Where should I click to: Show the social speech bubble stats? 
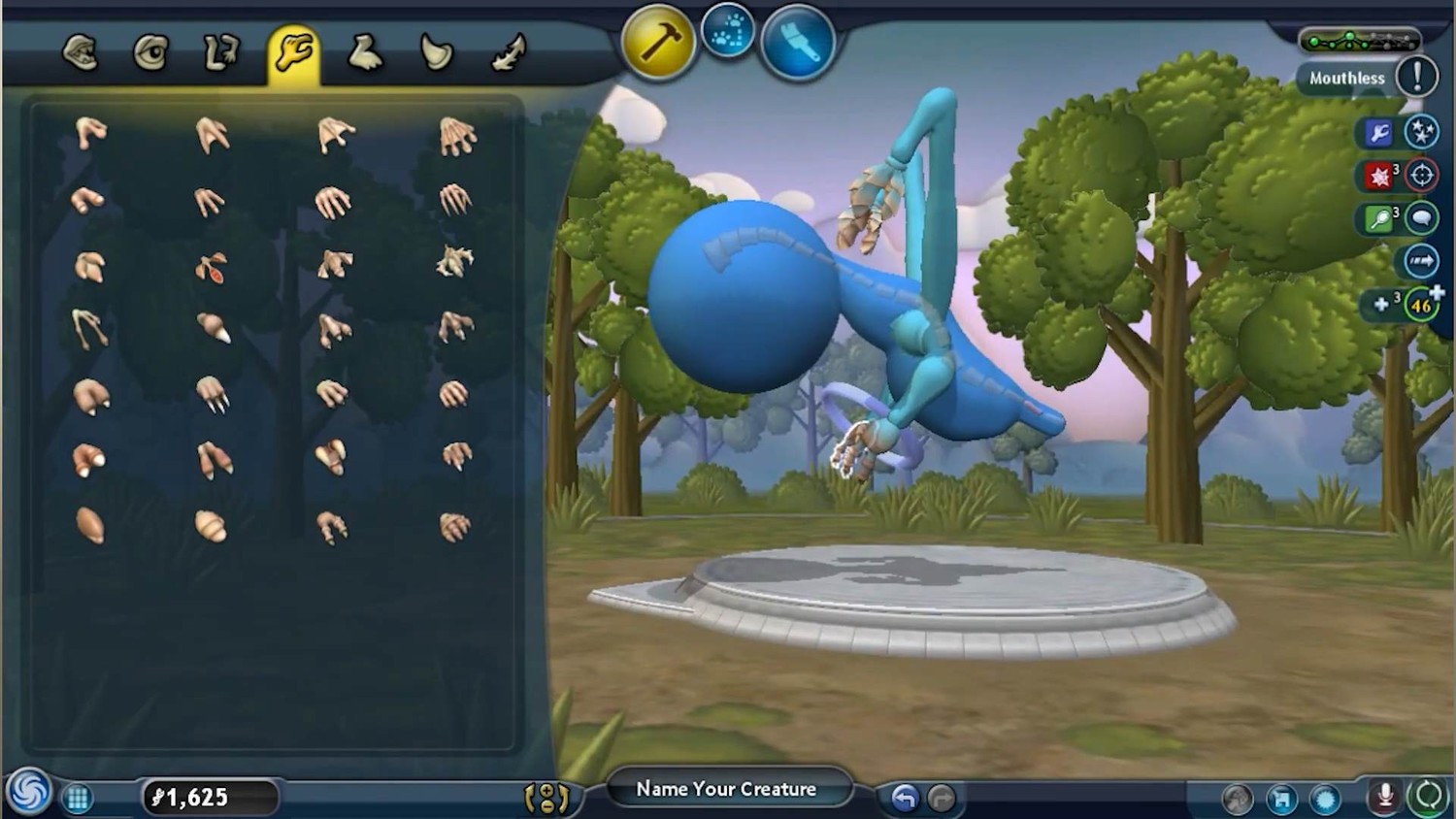click(x=1422, y=218)
